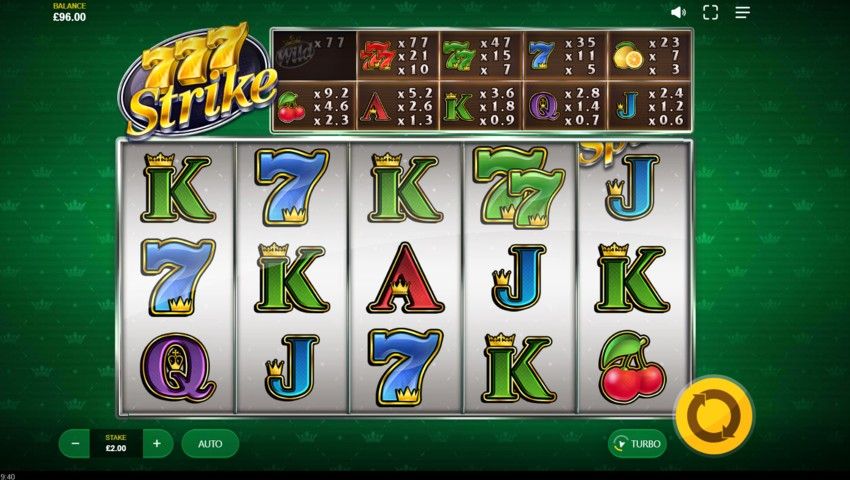Image resolution: width=850 pixels, height=480 pixels.
Task: Open the hamburger menu
Action: tap(742, 13)
